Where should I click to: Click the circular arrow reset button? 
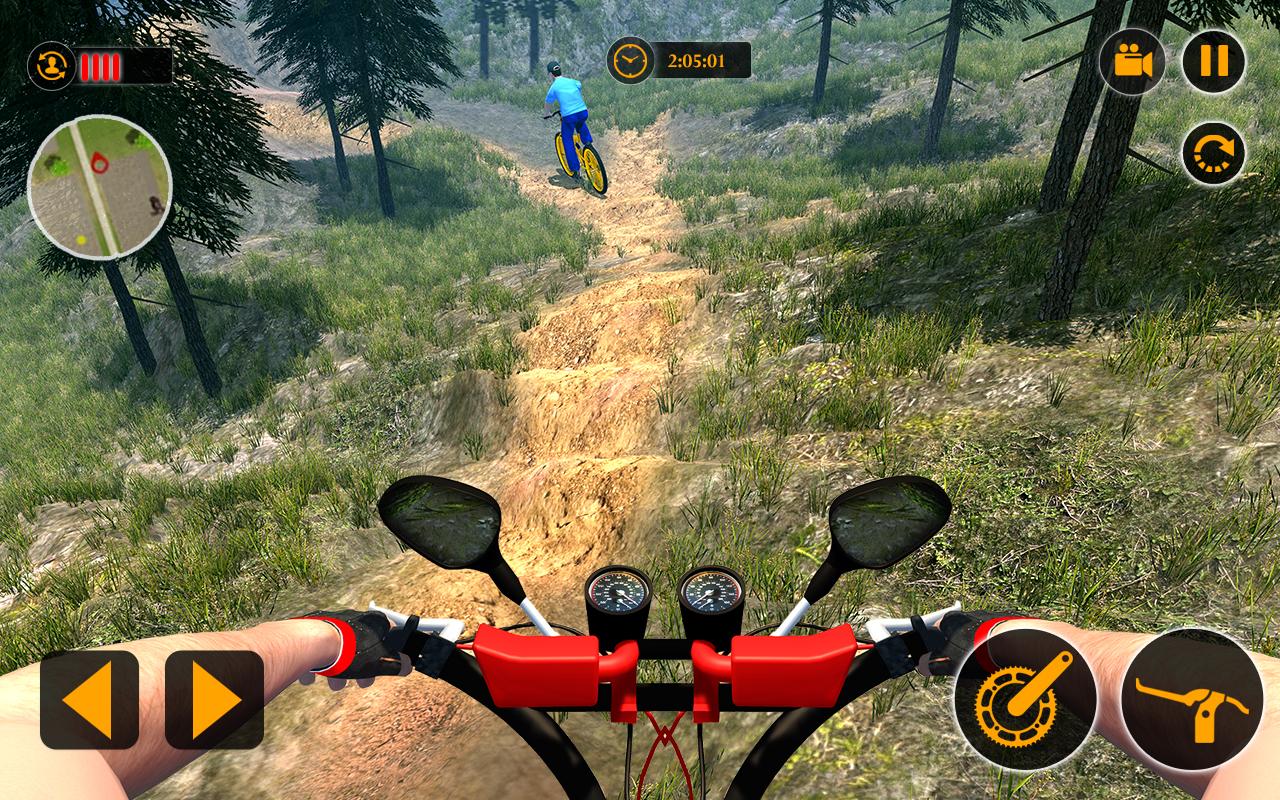click(1213, 153)
